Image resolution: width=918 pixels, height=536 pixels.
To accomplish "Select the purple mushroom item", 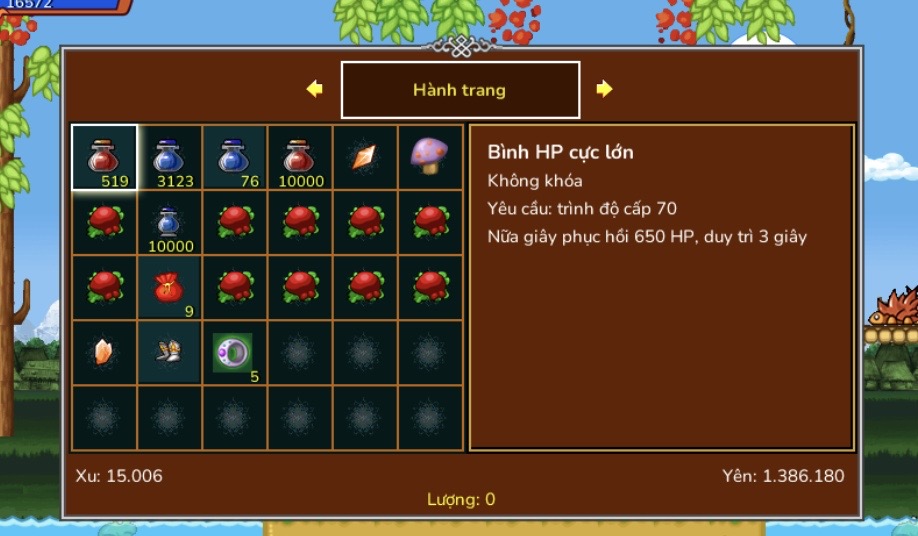I will click(429, 155).
